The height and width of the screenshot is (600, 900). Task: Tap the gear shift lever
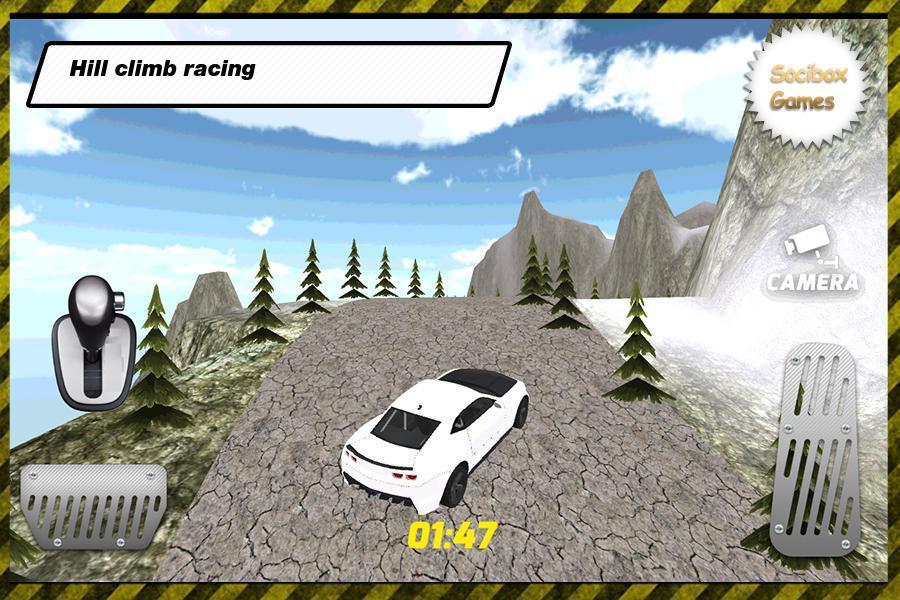pos(92,342)
